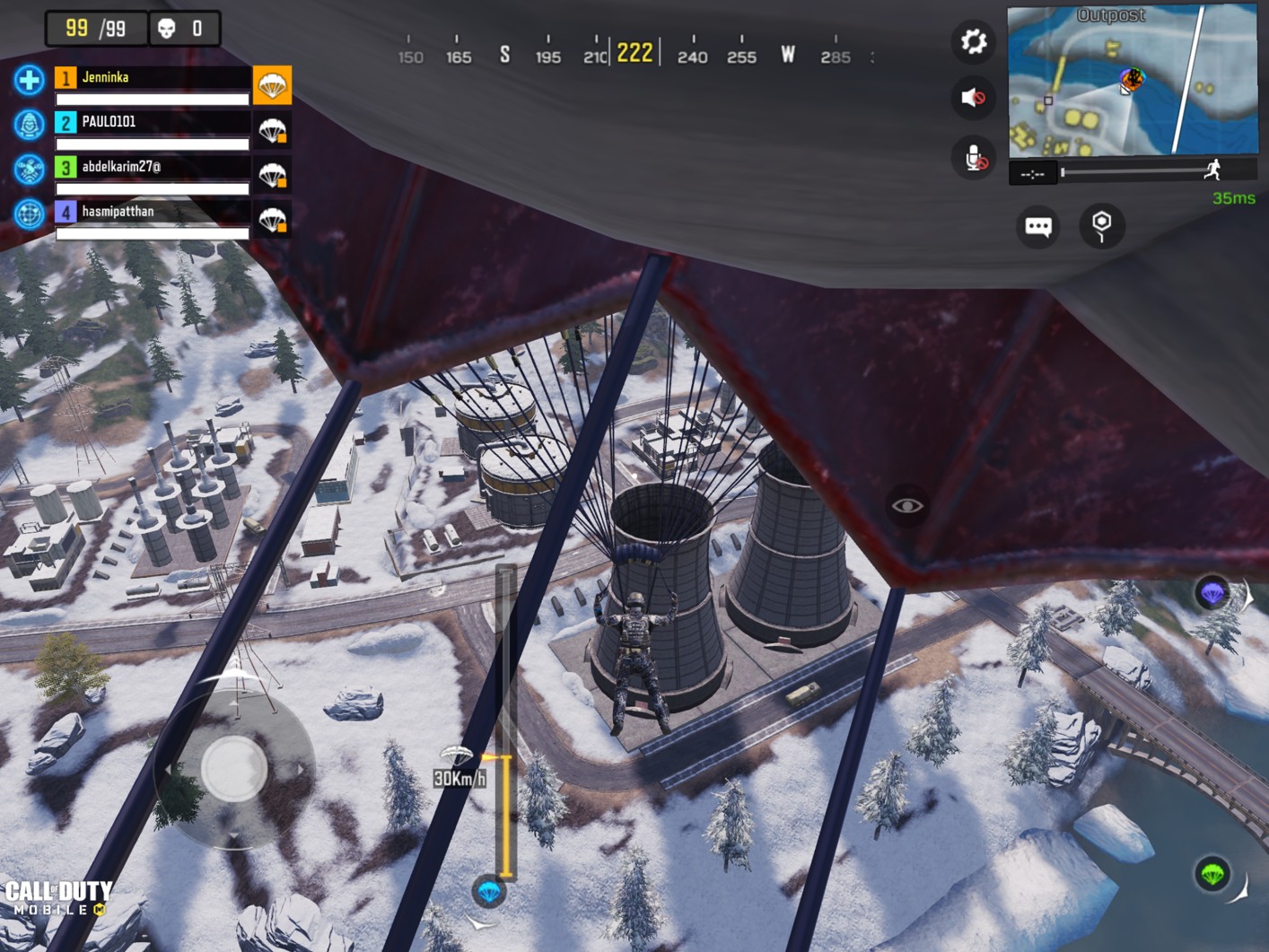
Task: Toggle the muted microphone icon
Action: pyautogui.click(x=975, y=158)
